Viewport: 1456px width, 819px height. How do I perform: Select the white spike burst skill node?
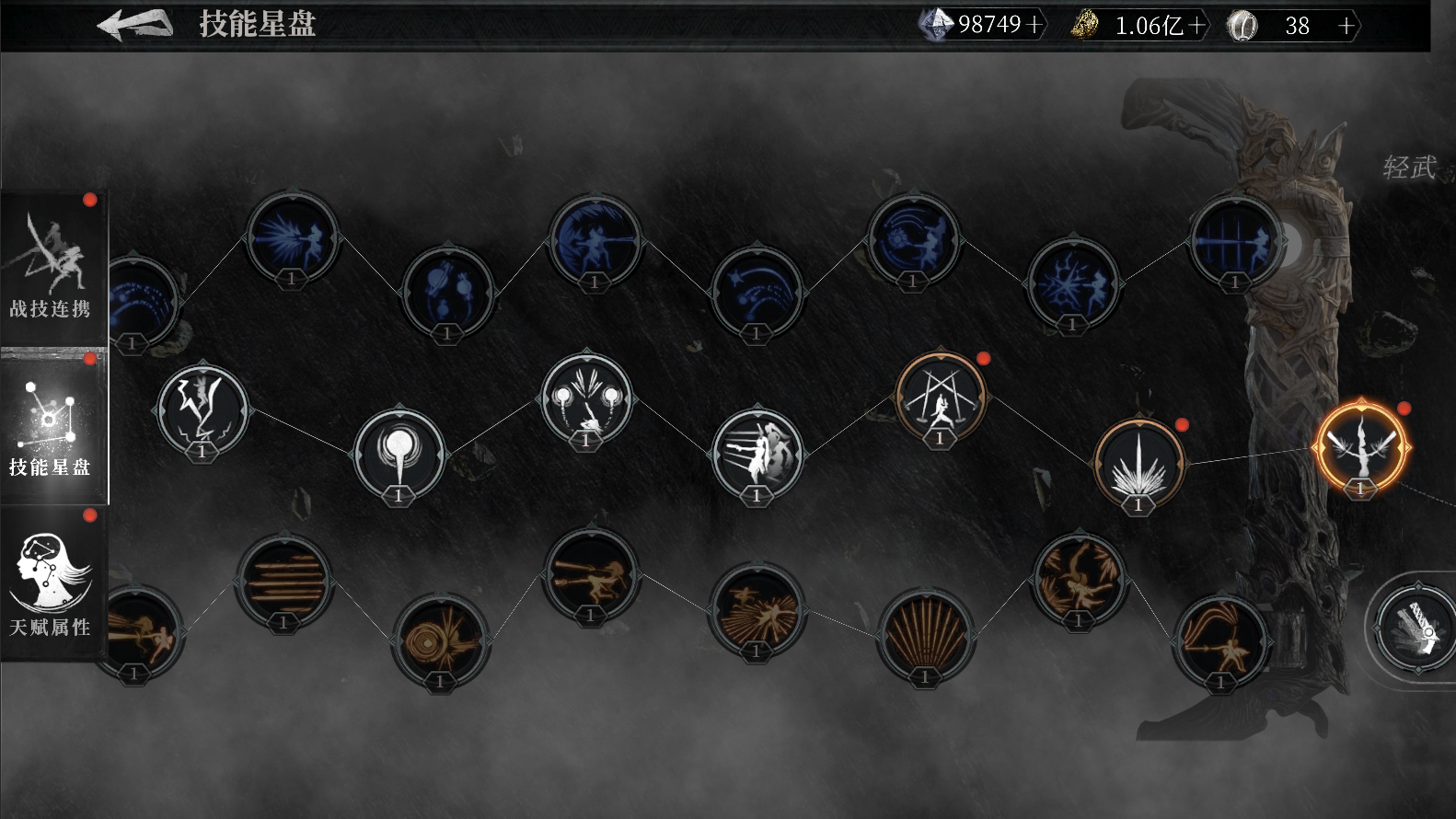point(1138,464)
